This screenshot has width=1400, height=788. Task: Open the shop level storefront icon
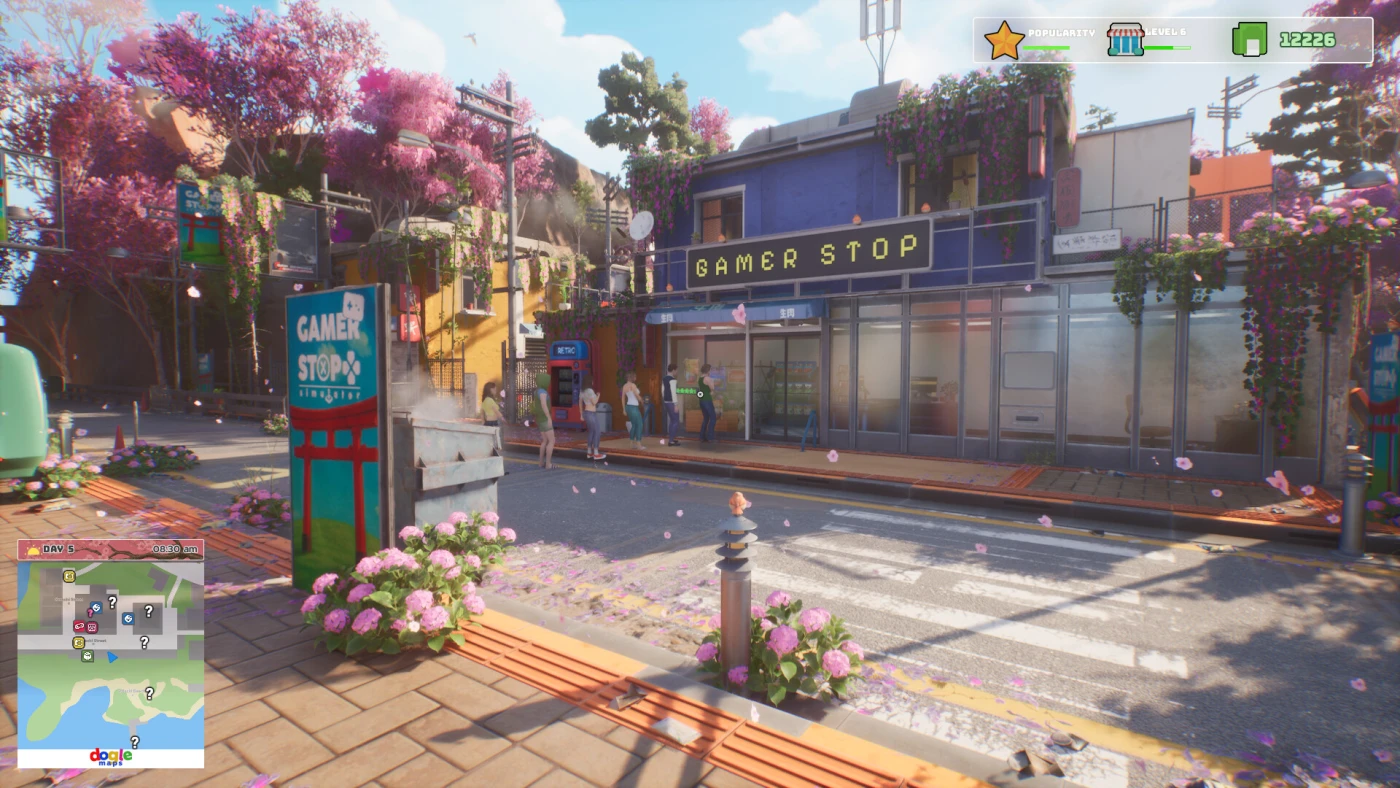tap(1125, 40)
